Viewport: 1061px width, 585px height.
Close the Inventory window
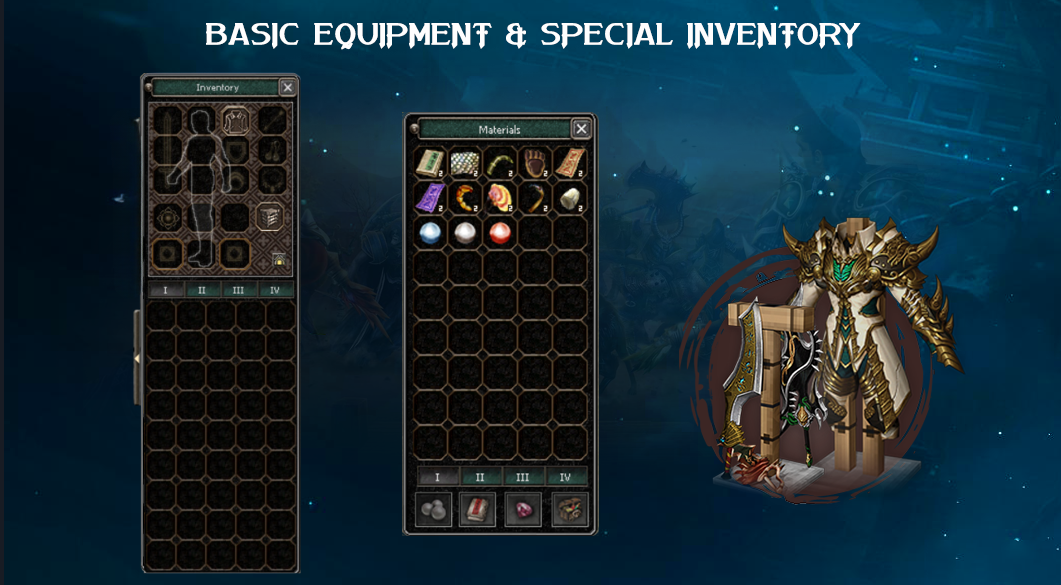click(288, 87)
